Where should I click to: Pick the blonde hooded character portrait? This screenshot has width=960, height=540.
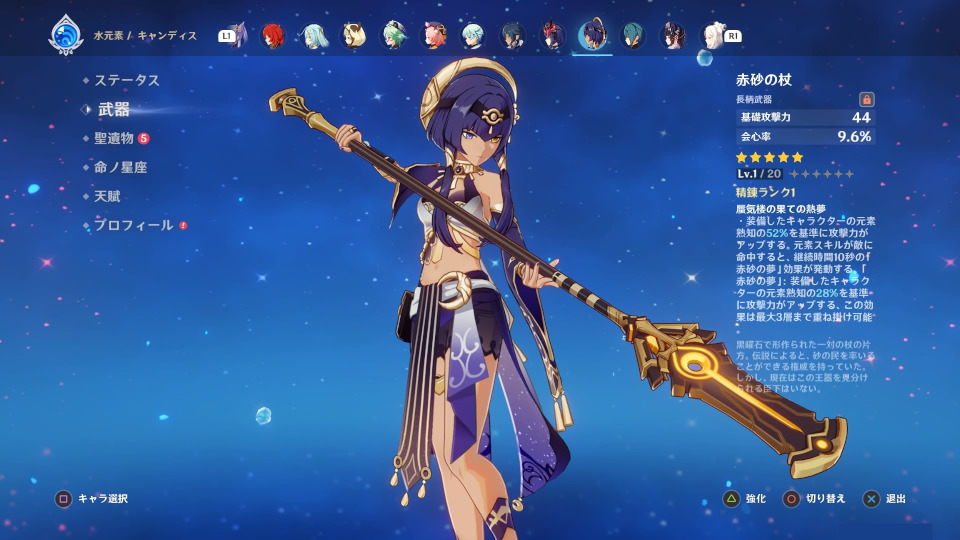click(x=353, y=36)
